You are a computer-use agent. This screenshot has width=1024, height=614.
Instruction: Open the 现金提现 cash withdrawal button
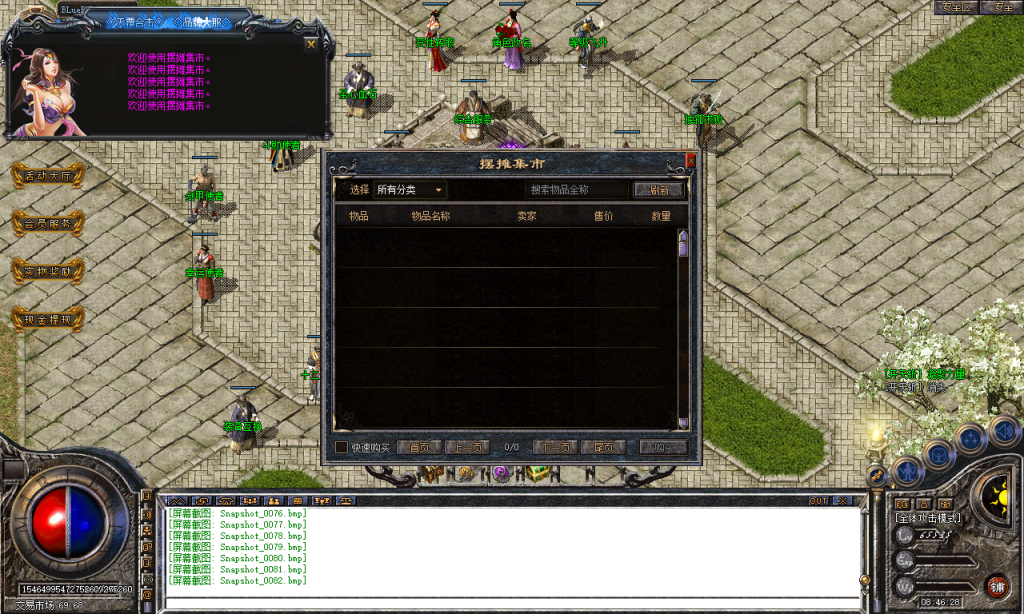pos(47,320)
